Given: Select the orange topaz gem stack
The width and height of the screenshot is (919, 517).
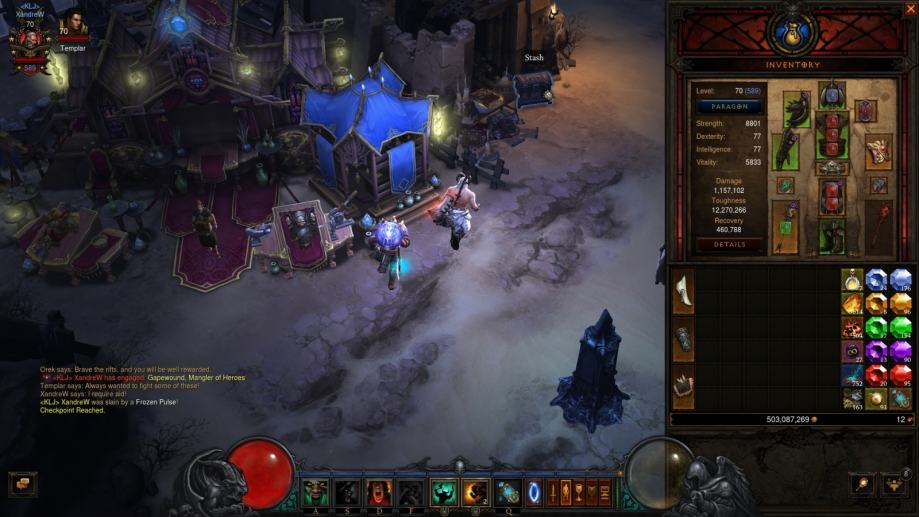Looking at the screenshot, I should click(x=877, y=304).
